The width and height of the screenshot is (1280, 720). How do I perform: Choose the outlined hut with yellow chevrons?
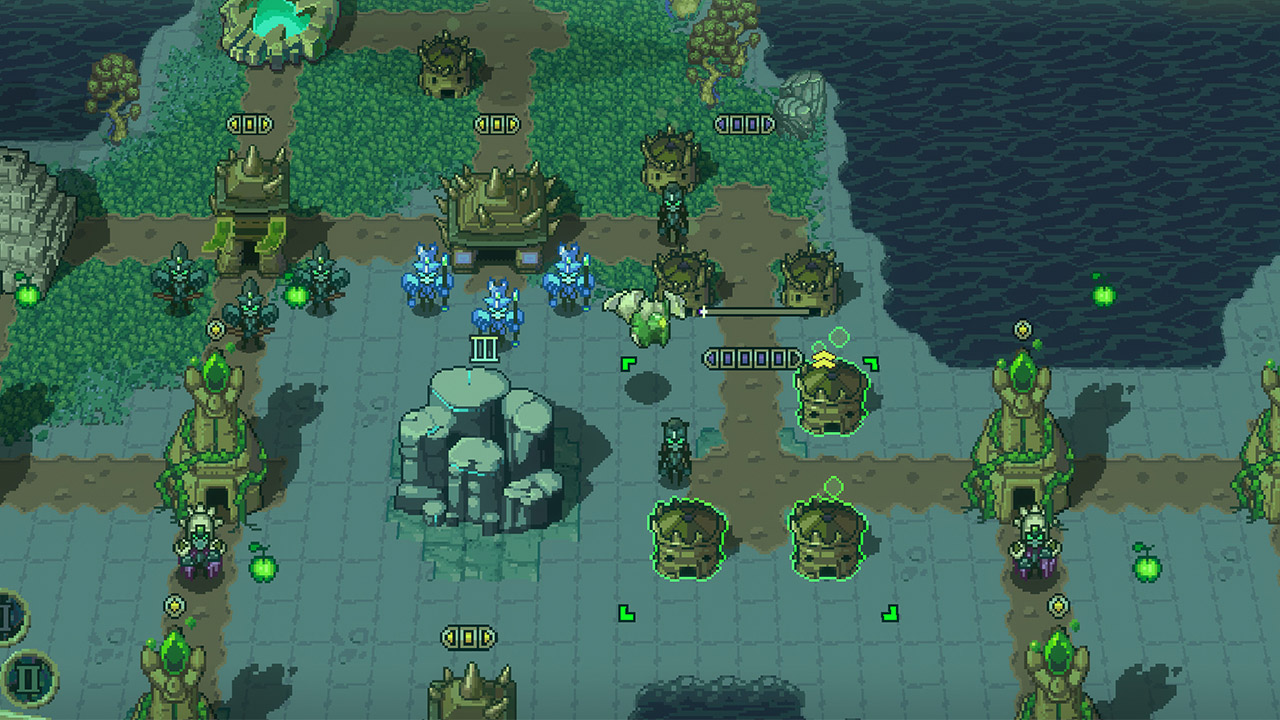tap(831, 397)
